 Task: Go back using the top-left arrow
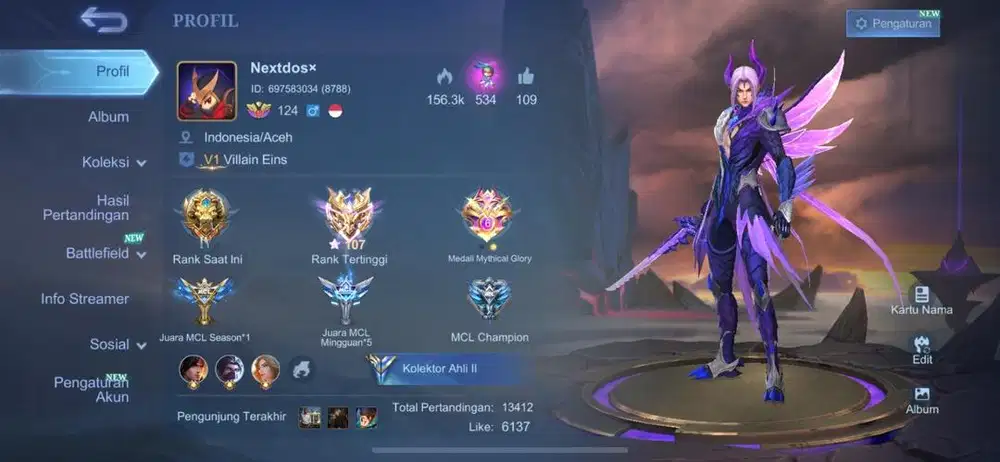(103, 20)
